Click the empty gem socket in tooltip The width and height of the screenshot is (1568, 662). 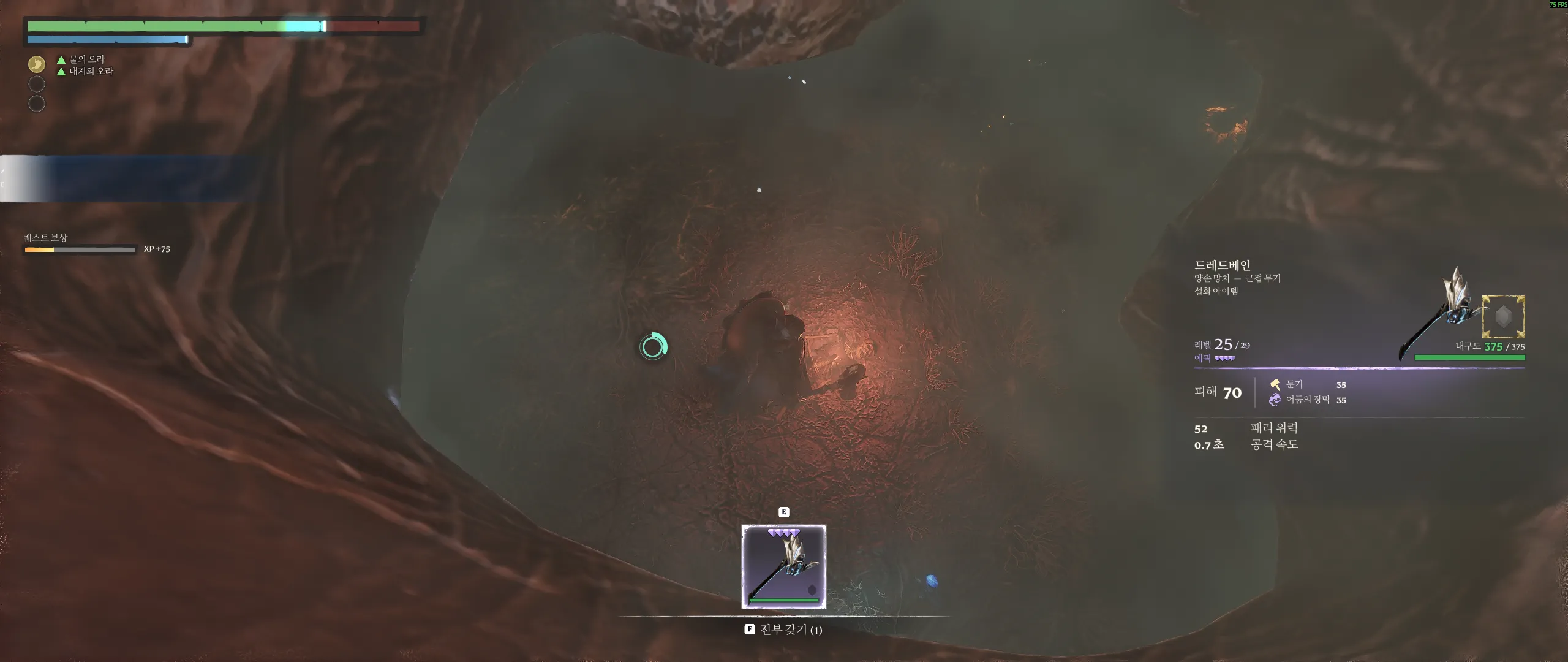tap(1503, 317)
